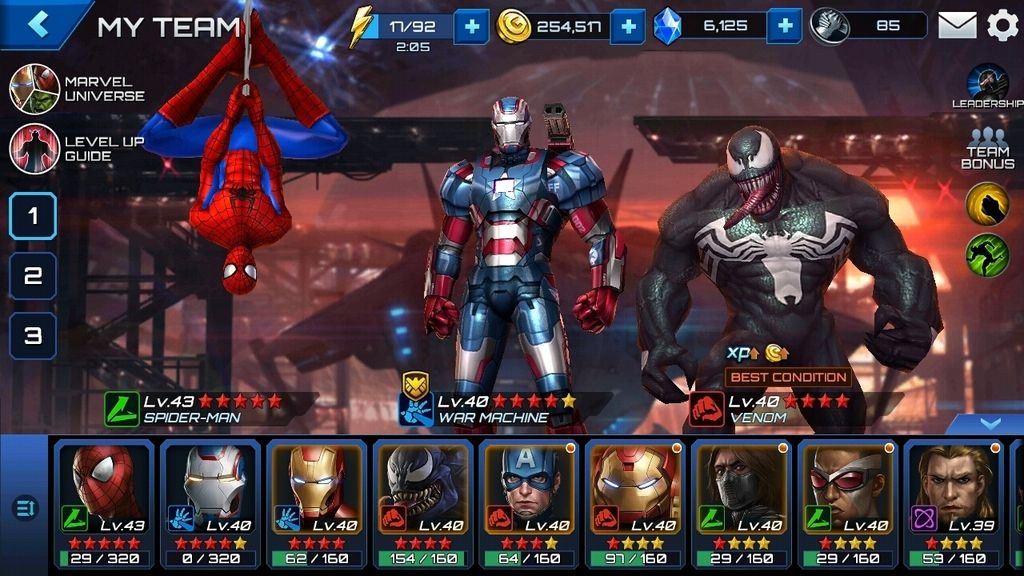Choose the Captain America portrait card

pyautogui.click(x=528, y=502)
